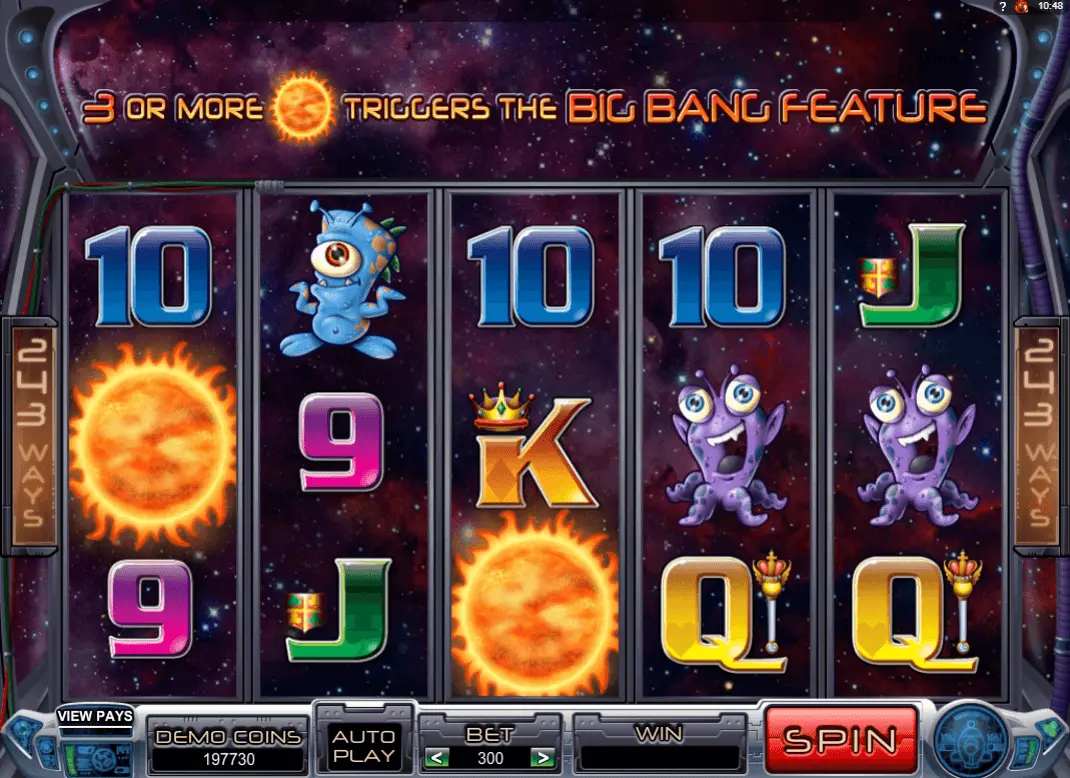Image resolution: width=1070 pixels, height=778 pixels.
Task: Spin the reels with the red SPIN button
Action: pyautogui.click(x=840, y=739)
